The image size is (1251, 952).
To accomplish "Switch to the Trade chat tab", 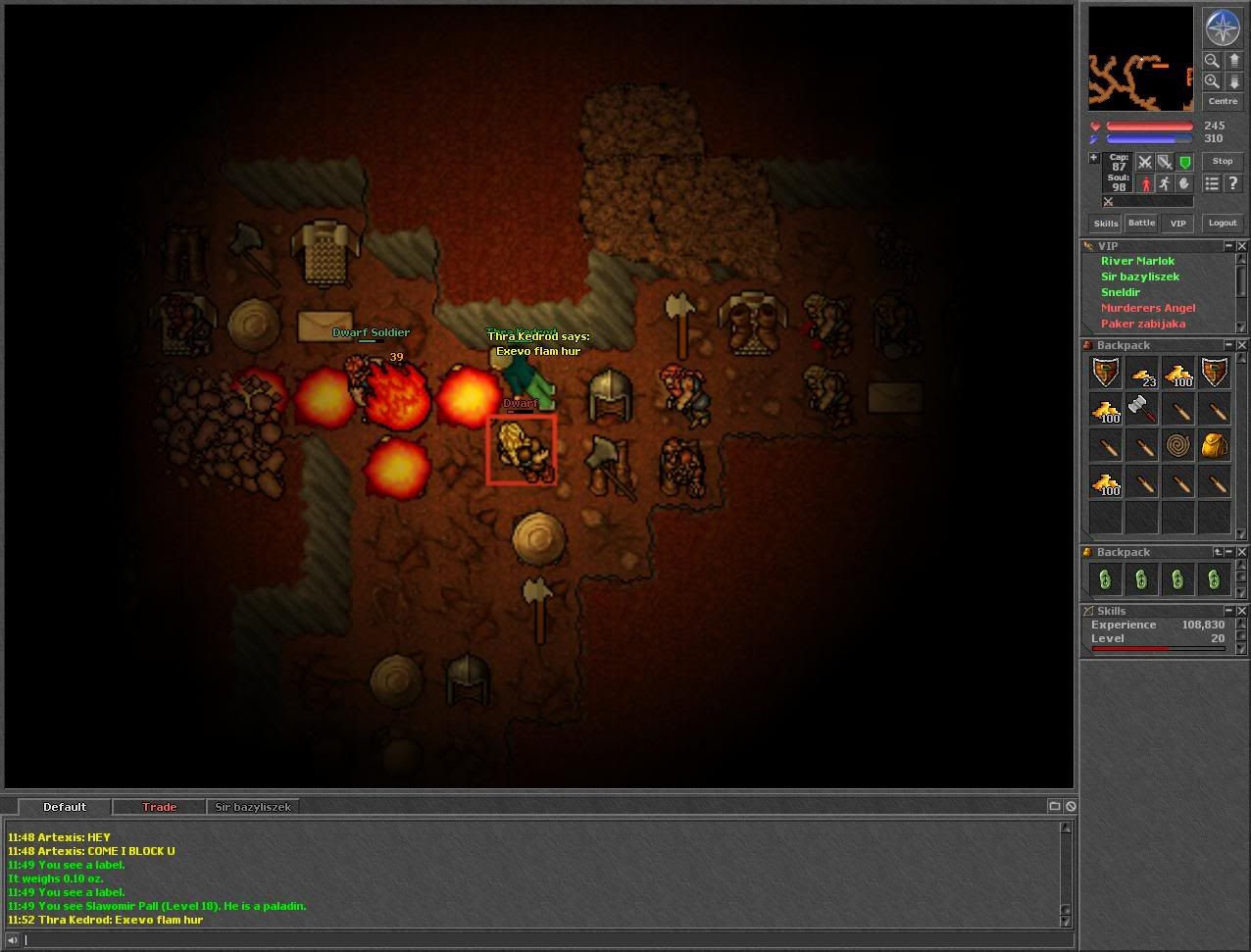I will pyautogui.click(x=159, y=807).
